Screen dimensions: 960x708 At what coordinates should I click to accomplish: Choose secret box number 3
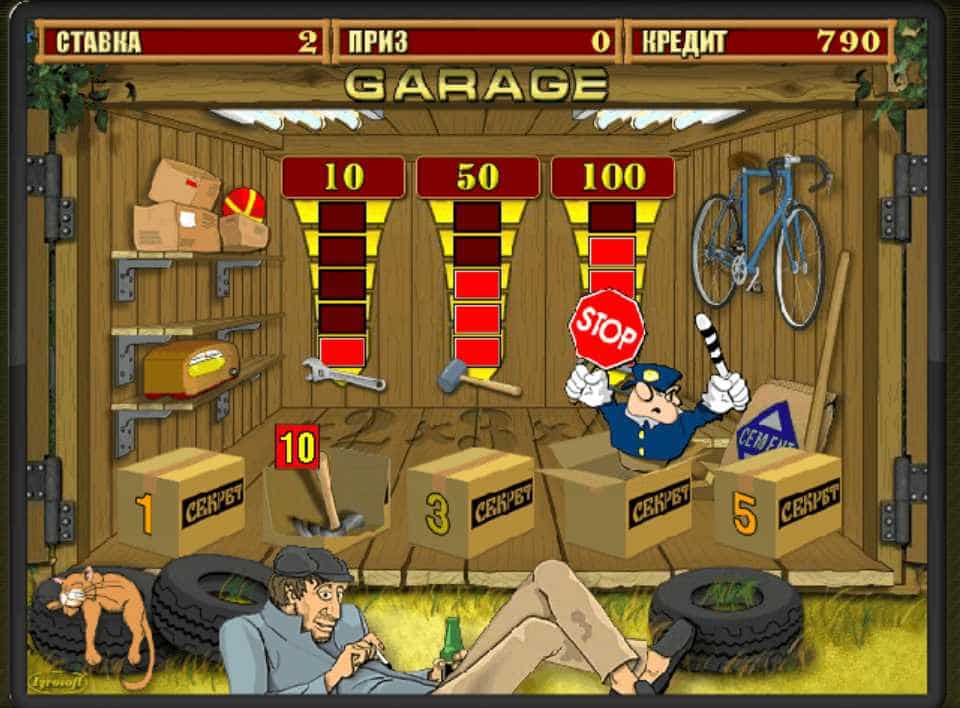pyautogui.click(x=471, y=503)
